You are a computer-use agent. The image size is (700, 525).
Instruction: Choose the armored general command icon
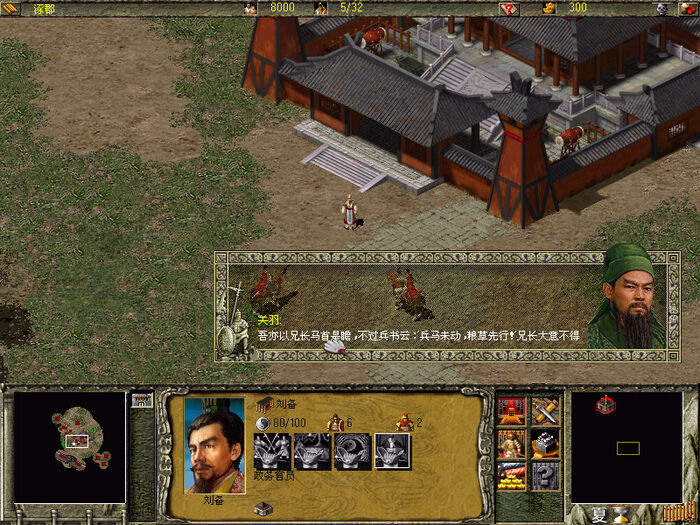point(511,443)
